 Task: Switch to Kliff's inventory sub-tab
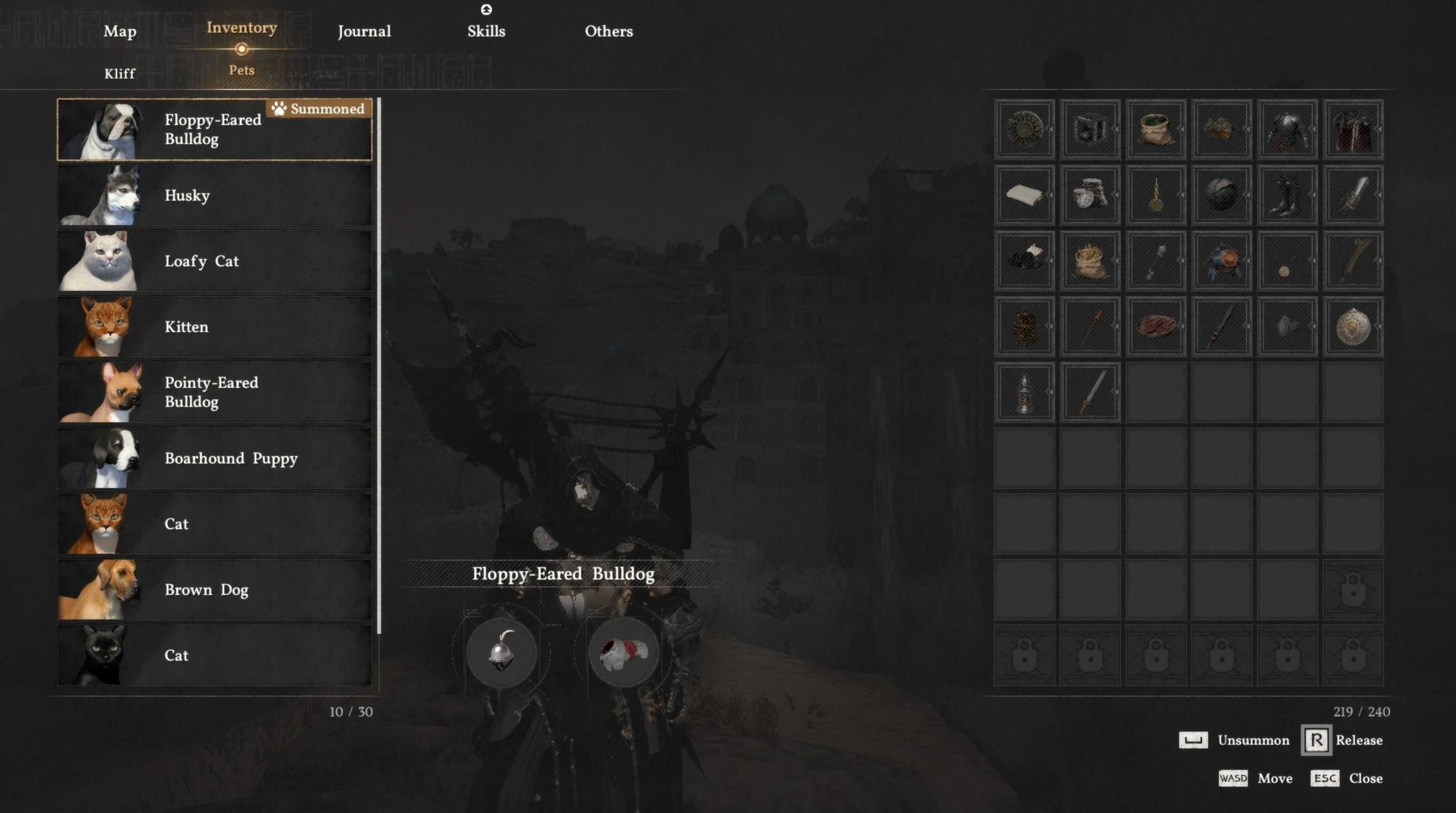pyautogui.click(x=120, y=73)
